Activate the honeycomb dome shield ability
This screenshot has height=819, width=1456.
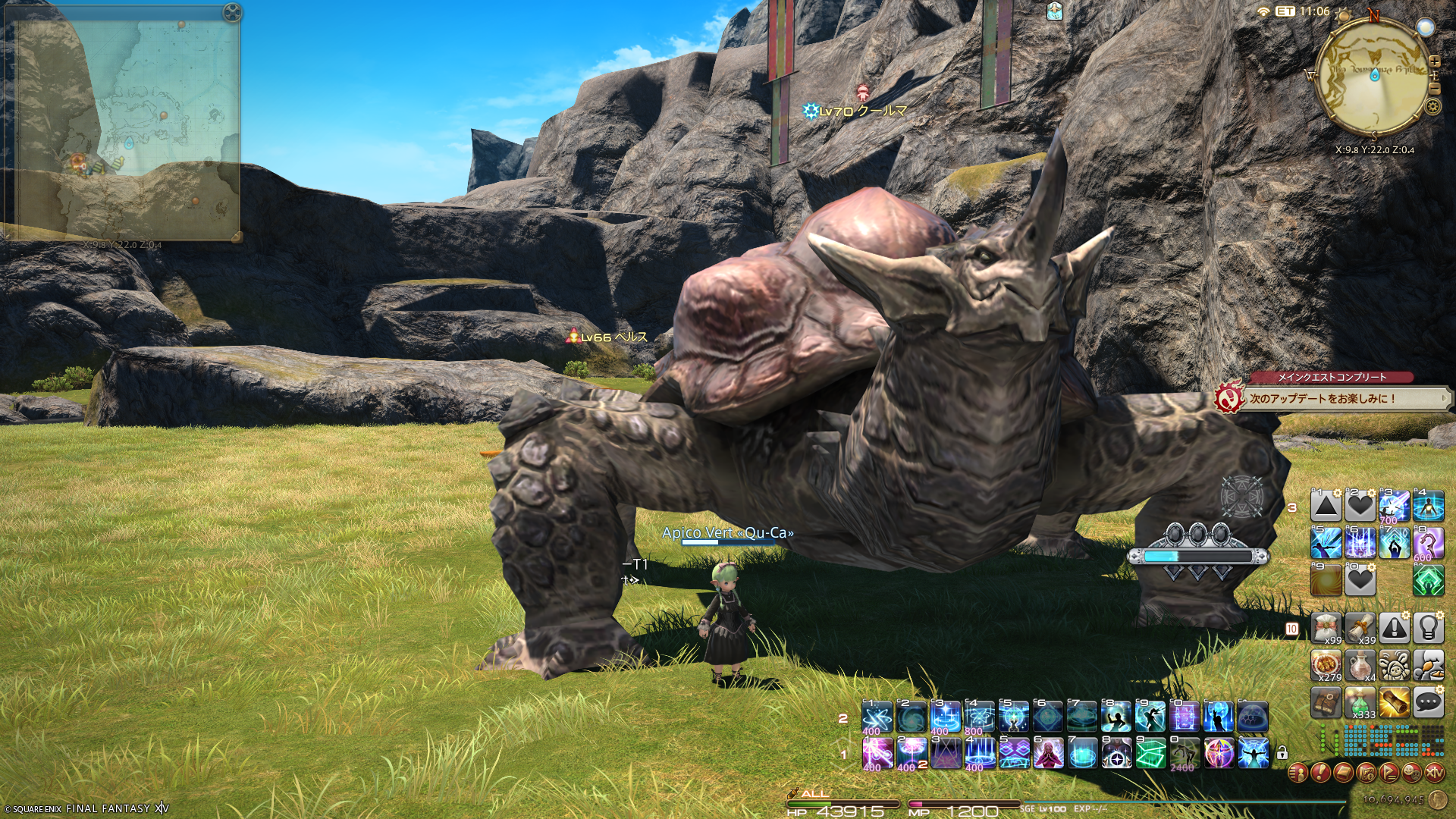coord(1253,716)
